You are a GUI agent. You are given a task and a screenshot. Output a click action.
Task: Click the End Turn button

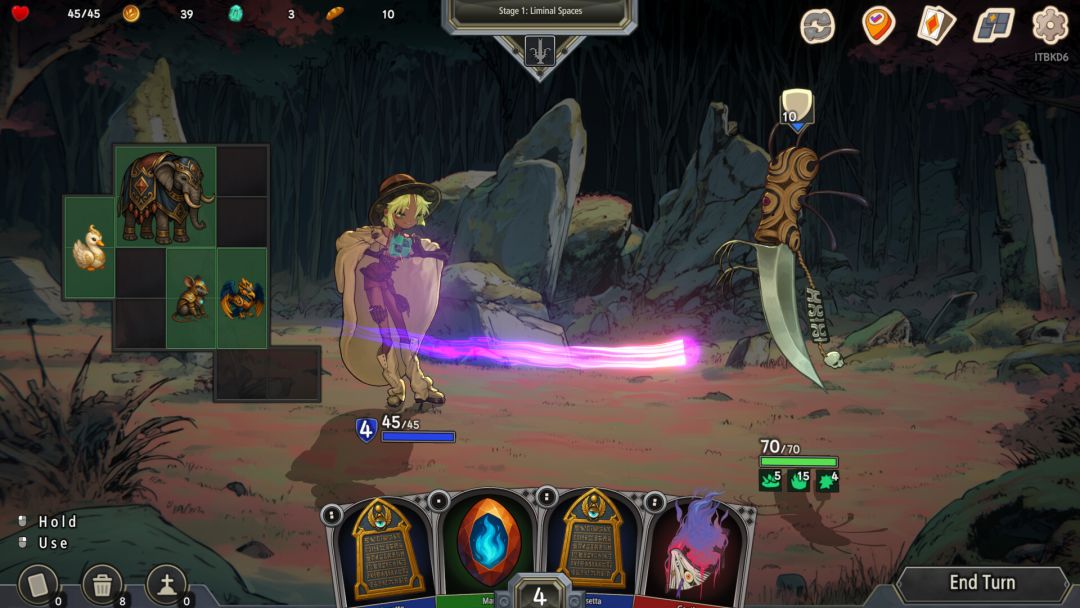tap(981, 583)
